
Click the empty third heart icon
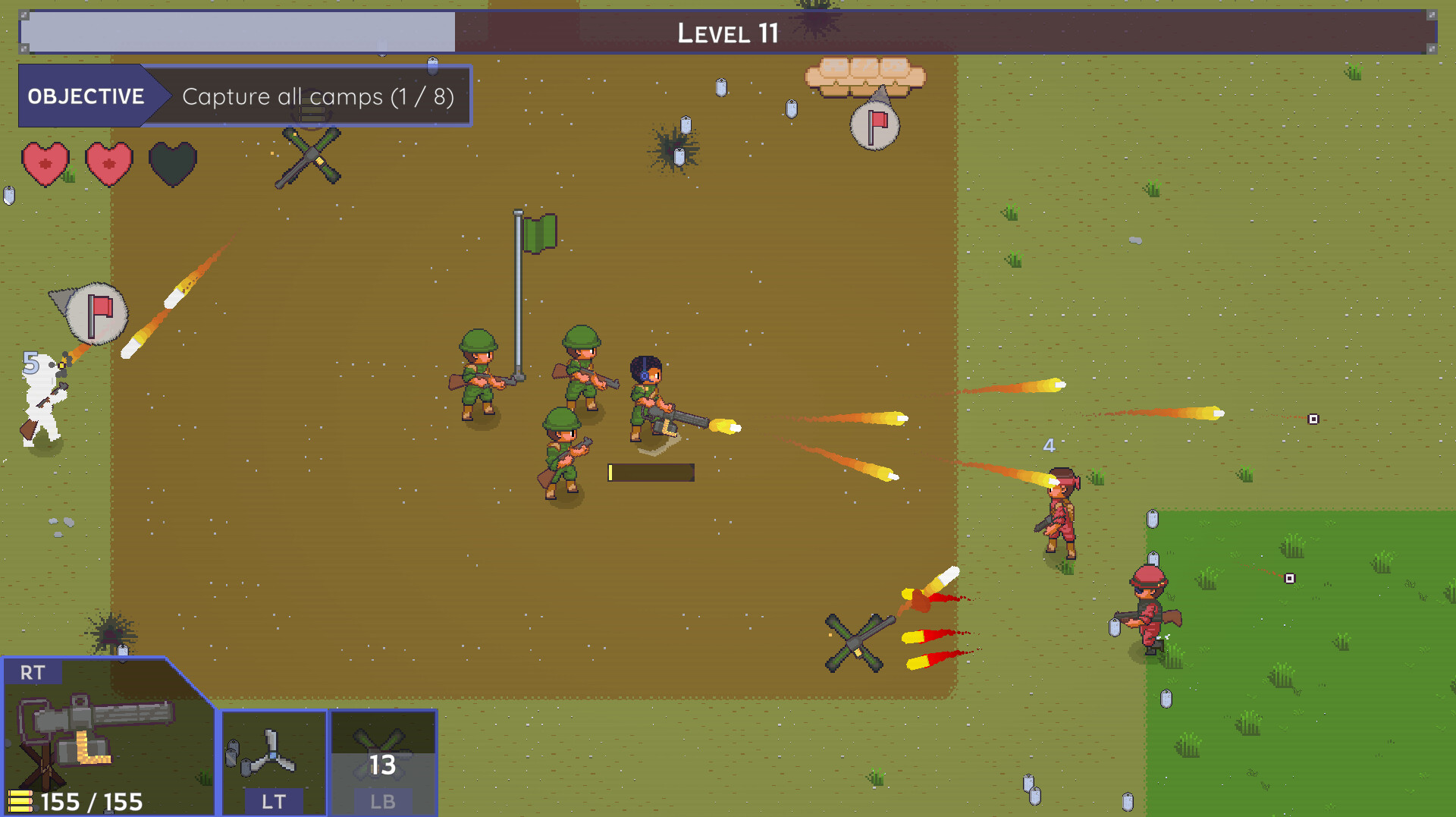(x=173, y=162)
